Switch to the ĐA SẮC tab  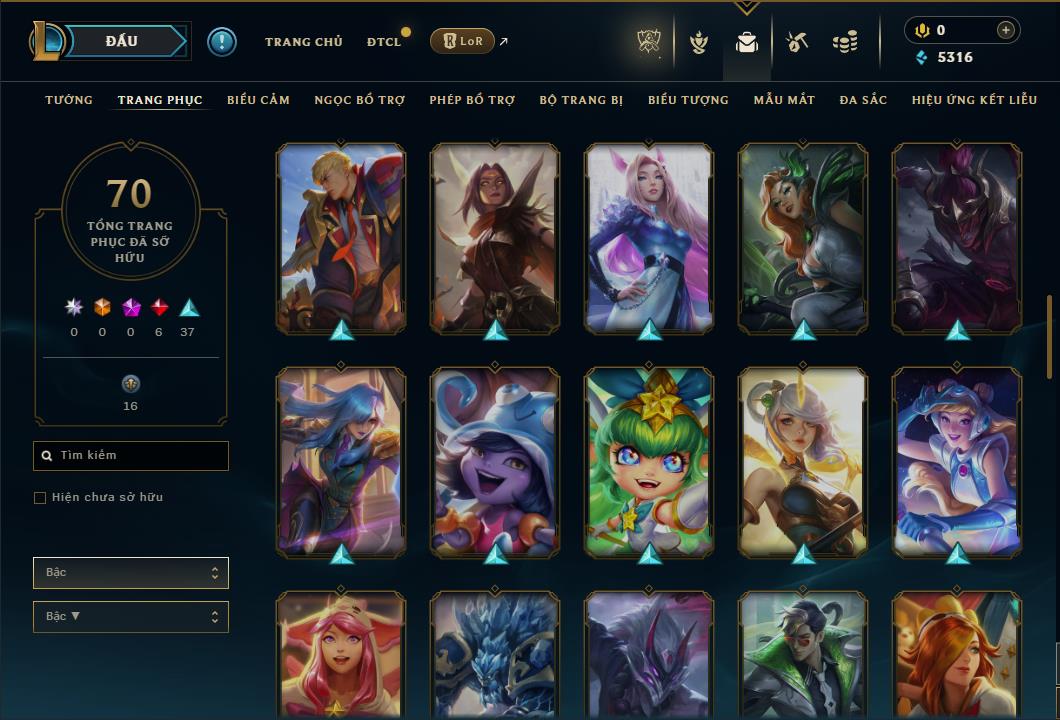click(863, 100)
